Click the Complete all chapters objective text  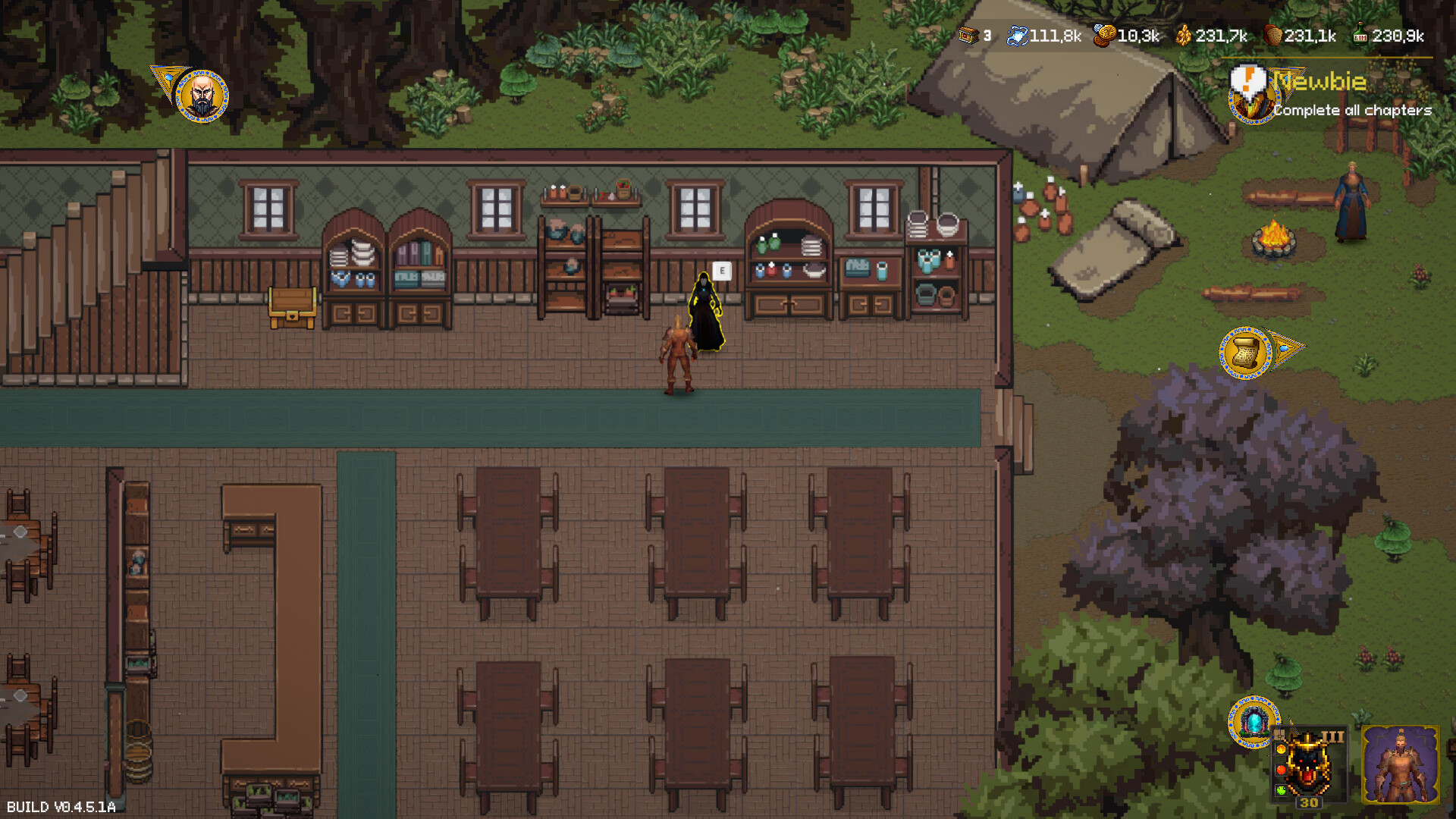[x=1353, y=111]
